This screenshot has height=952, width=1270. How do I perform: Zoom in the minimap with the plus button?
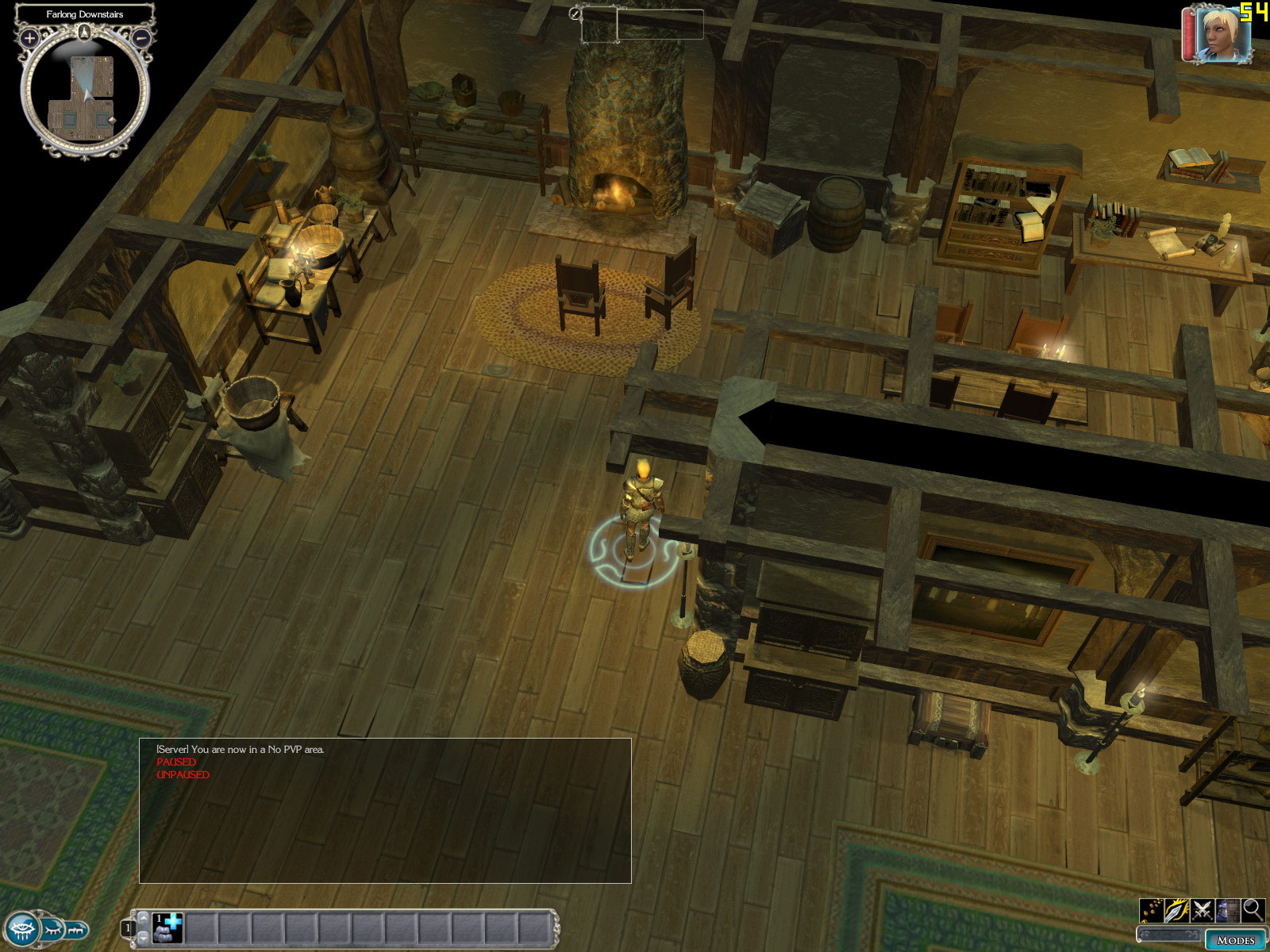tap(29, 37)
